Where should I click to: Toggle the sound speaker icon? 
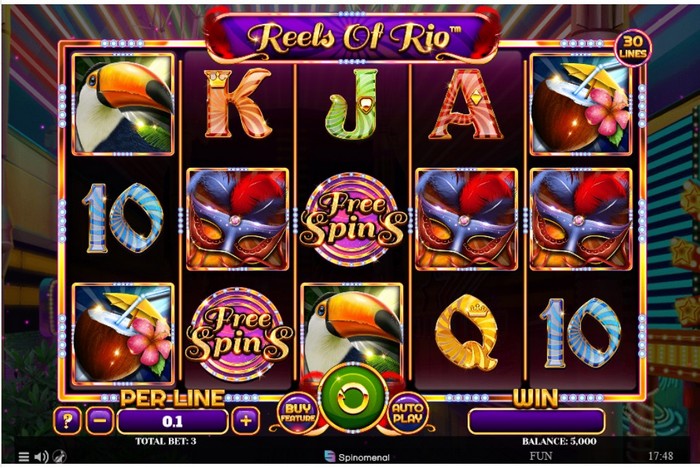pyautogui.click(x=41, y=457)
